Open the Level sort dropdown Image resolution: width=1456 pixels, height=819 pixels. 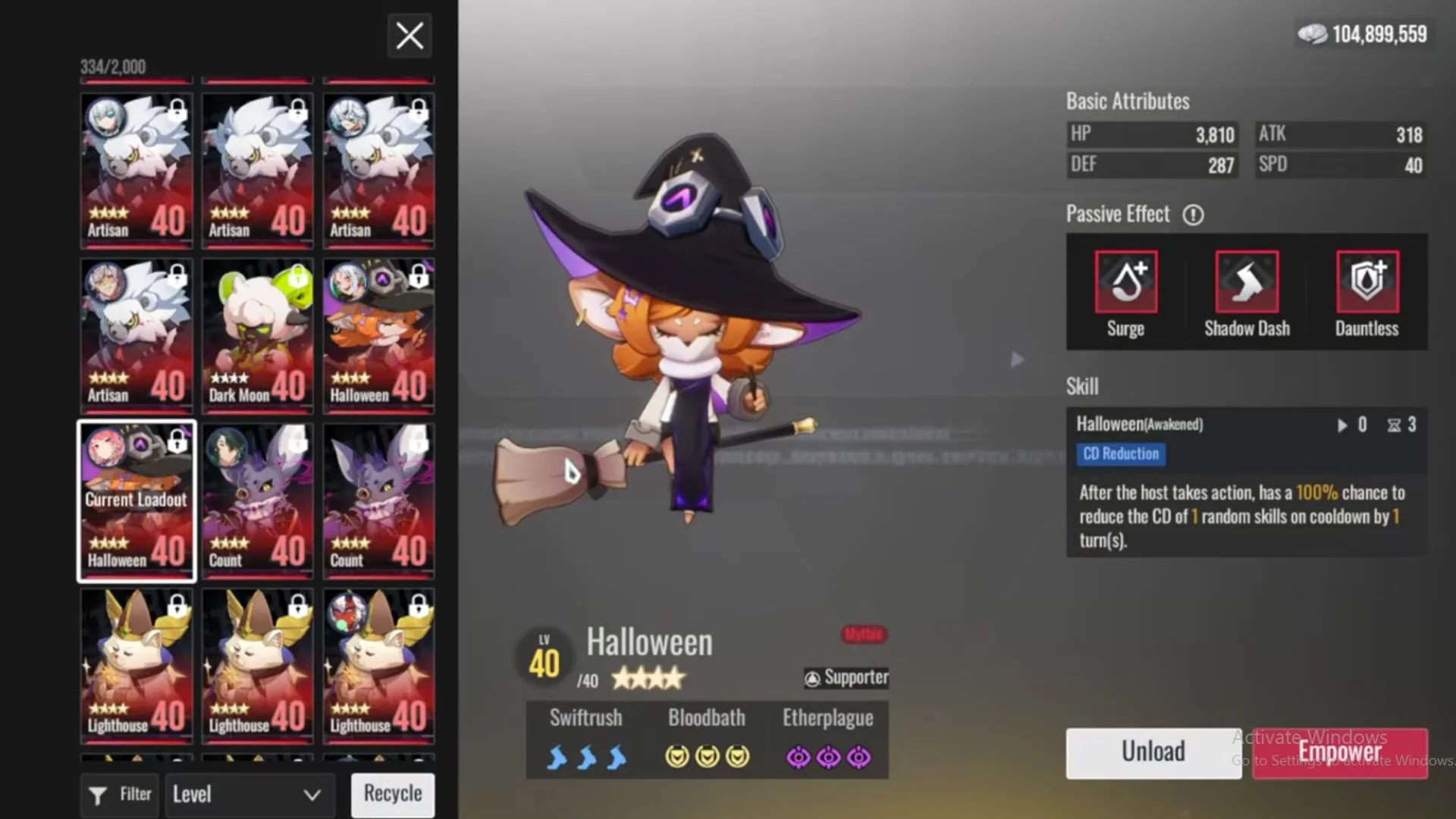click(249, 795)
